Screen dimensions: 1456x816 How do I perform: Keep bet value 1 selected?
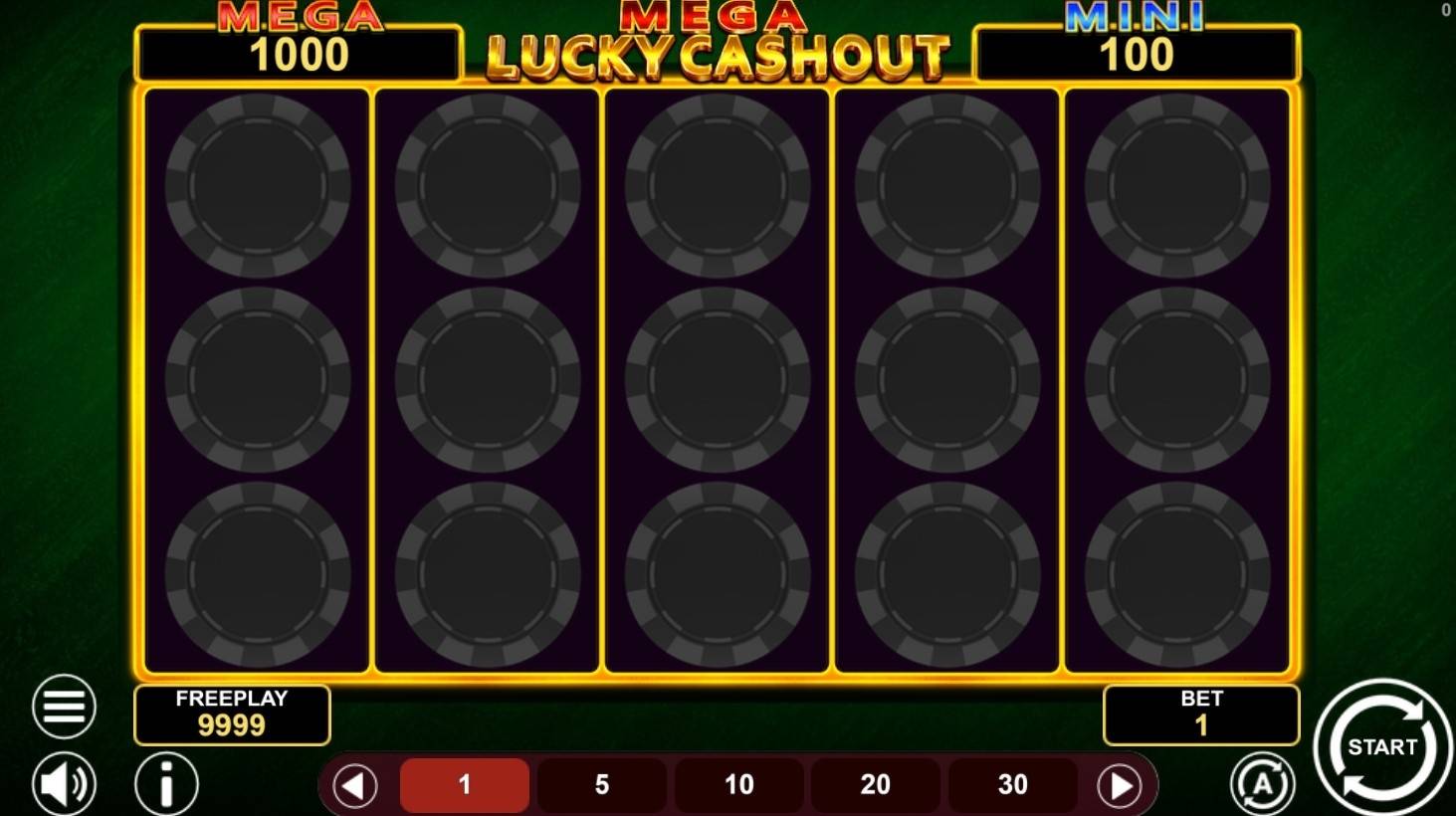click(x=464, y=785)
